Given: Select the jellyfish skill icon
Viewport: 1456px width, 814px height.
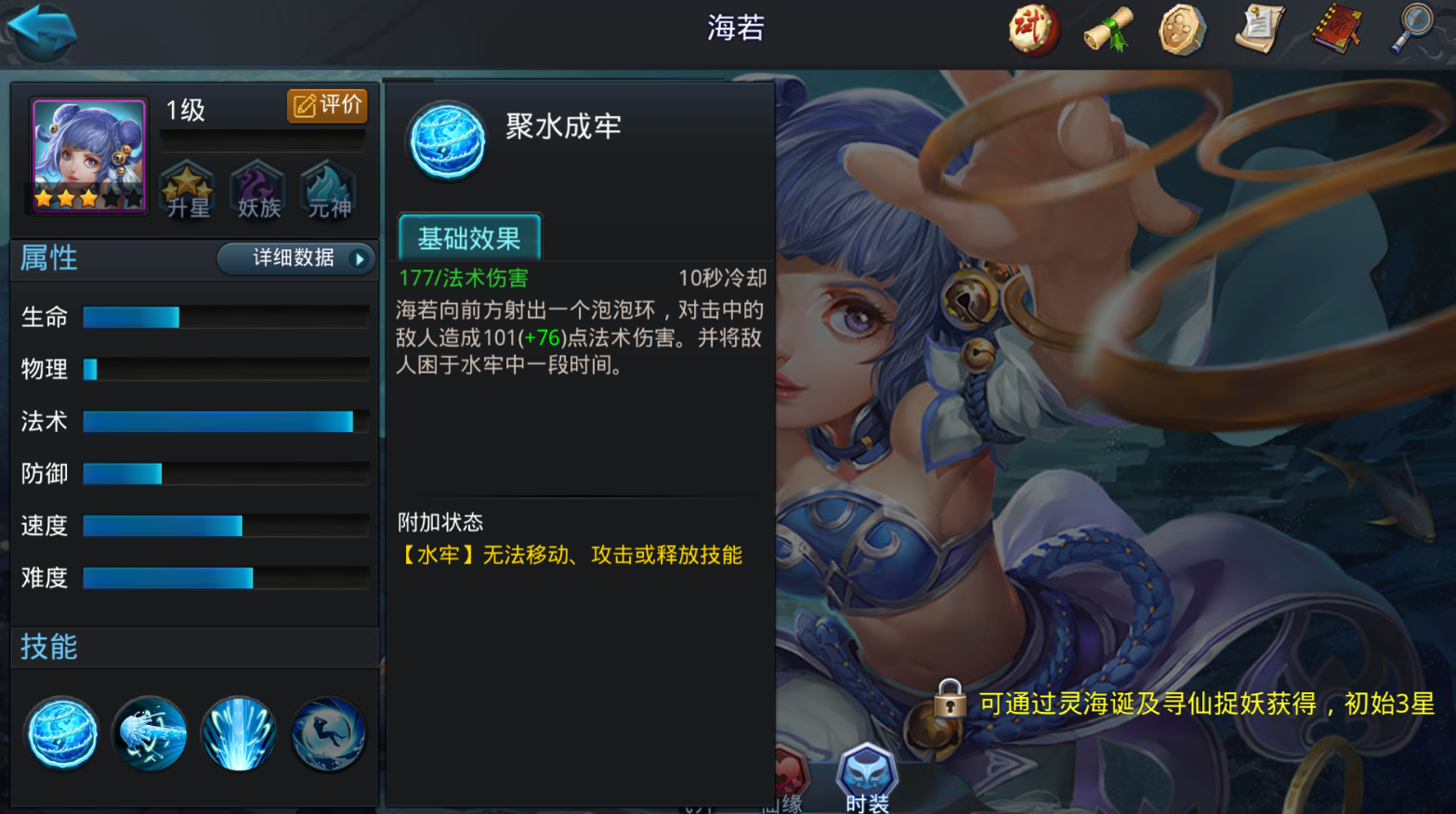Looking at the screenshot, I should coord(150,733).
